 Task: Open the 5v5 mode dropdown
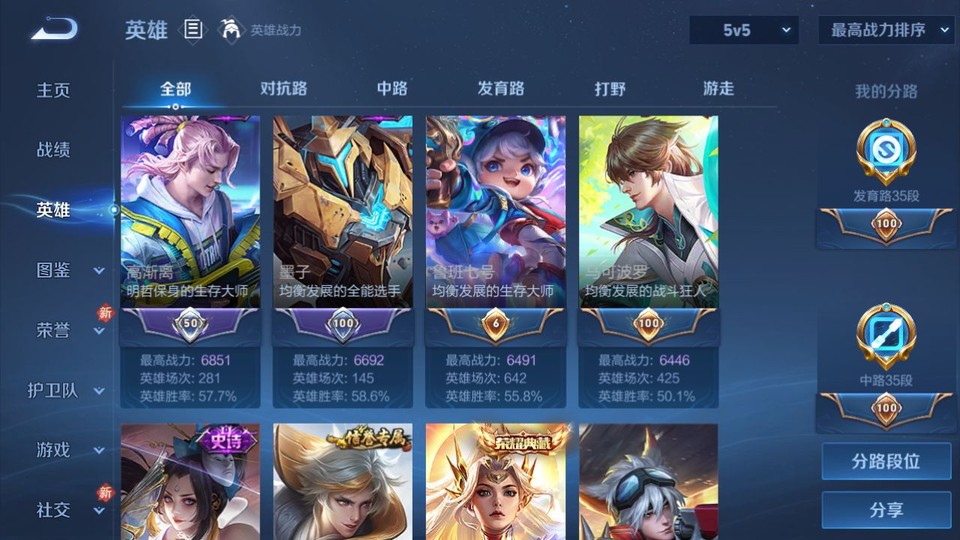pos(743,30)
